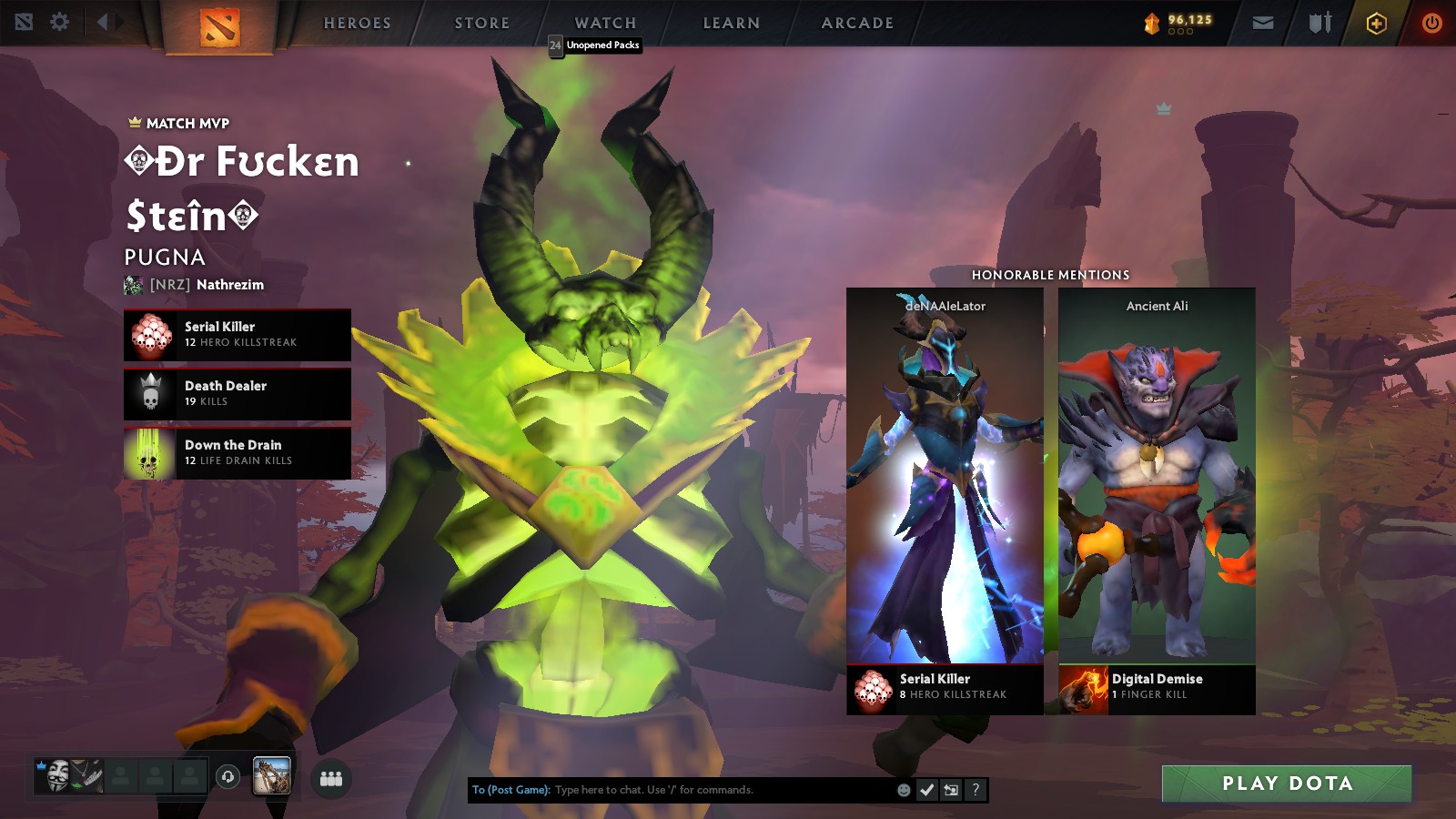Return home via the Dota logo
This screenshot has height=819, width=1456.
tap(219, 25)
